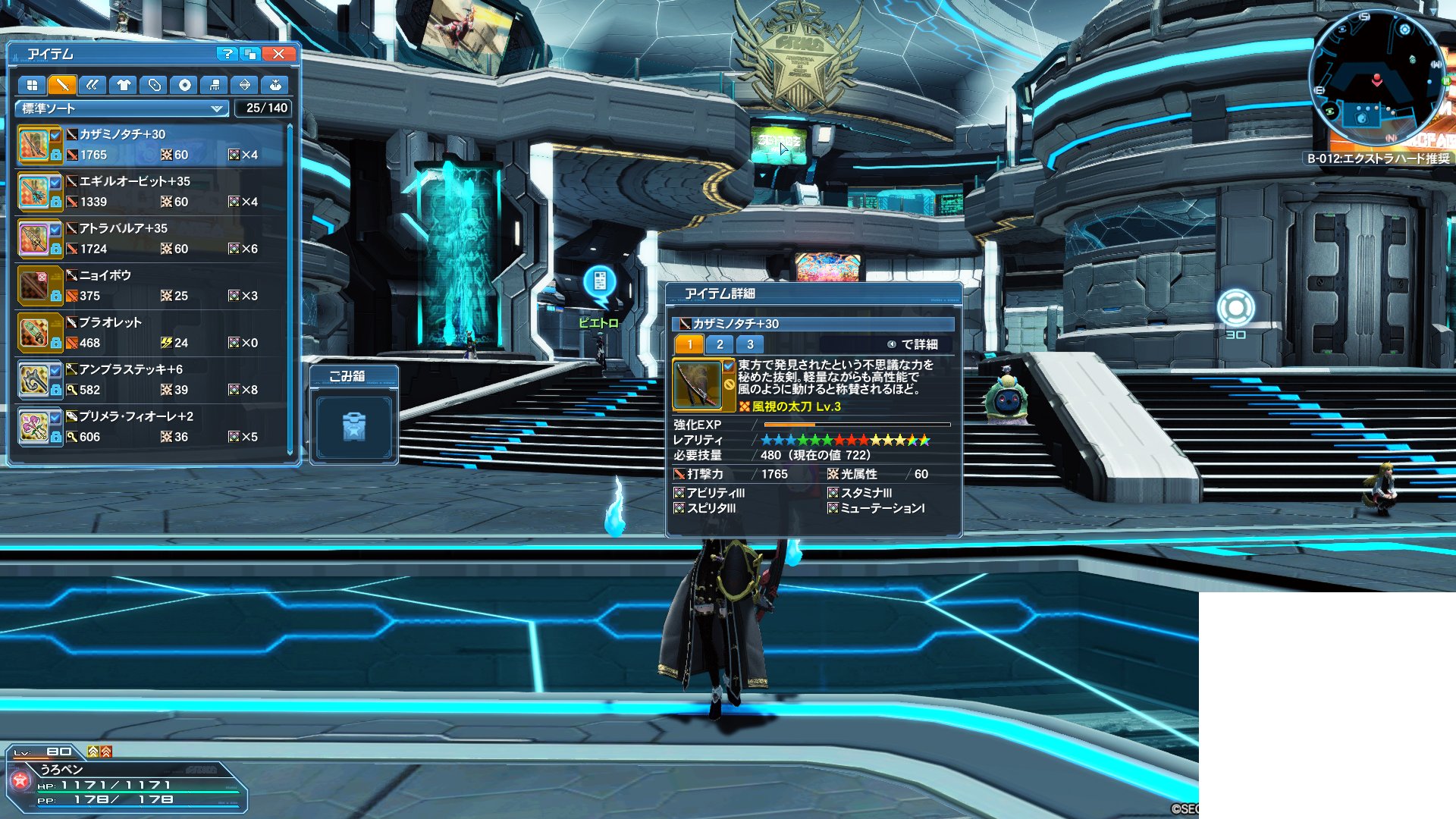Switch to the disc items tab
The height and width of the screenshot is (819, 1456).
184,85
